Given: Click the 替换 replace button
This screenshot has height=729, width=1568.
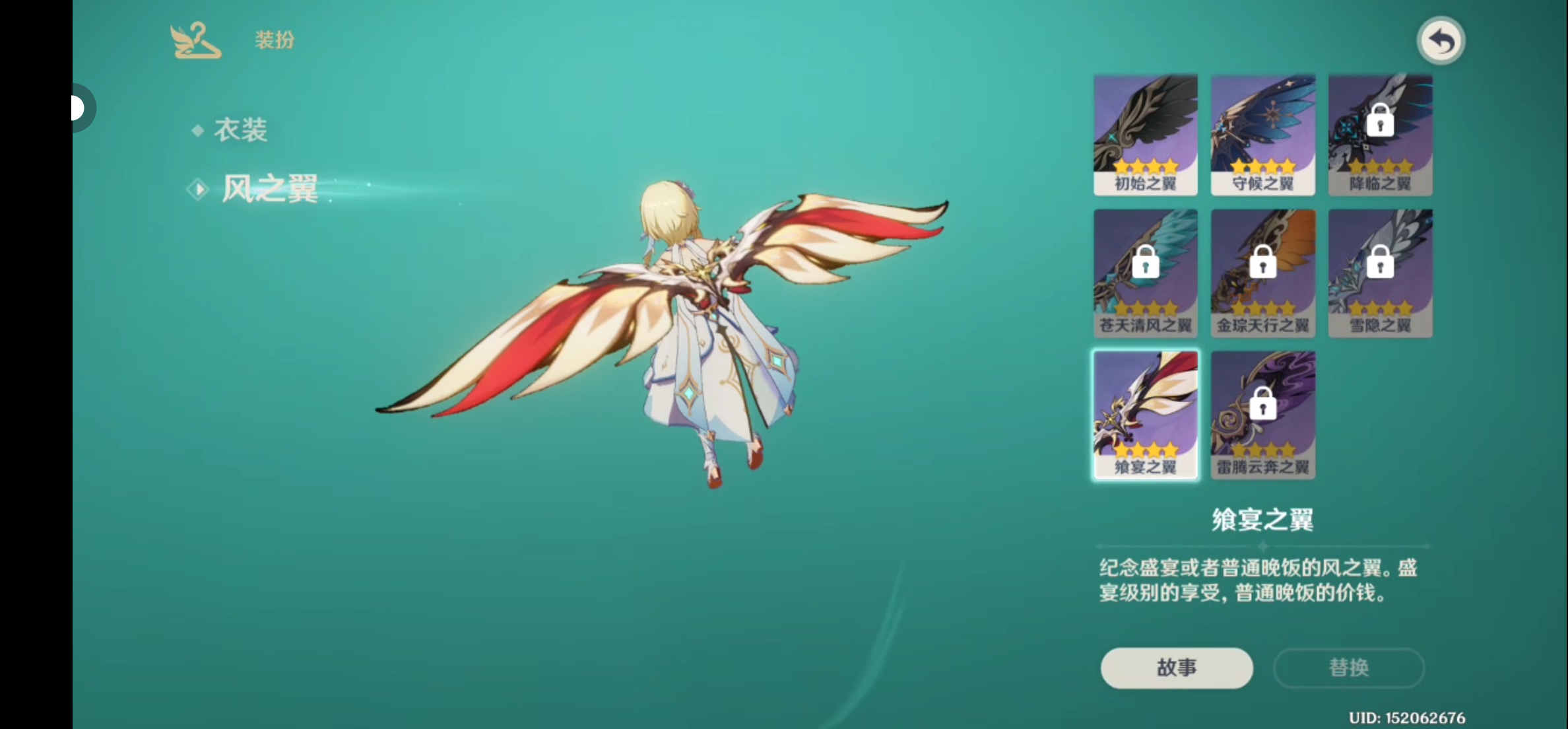Looking at the screenshot, I should [x=1348, y=668].
